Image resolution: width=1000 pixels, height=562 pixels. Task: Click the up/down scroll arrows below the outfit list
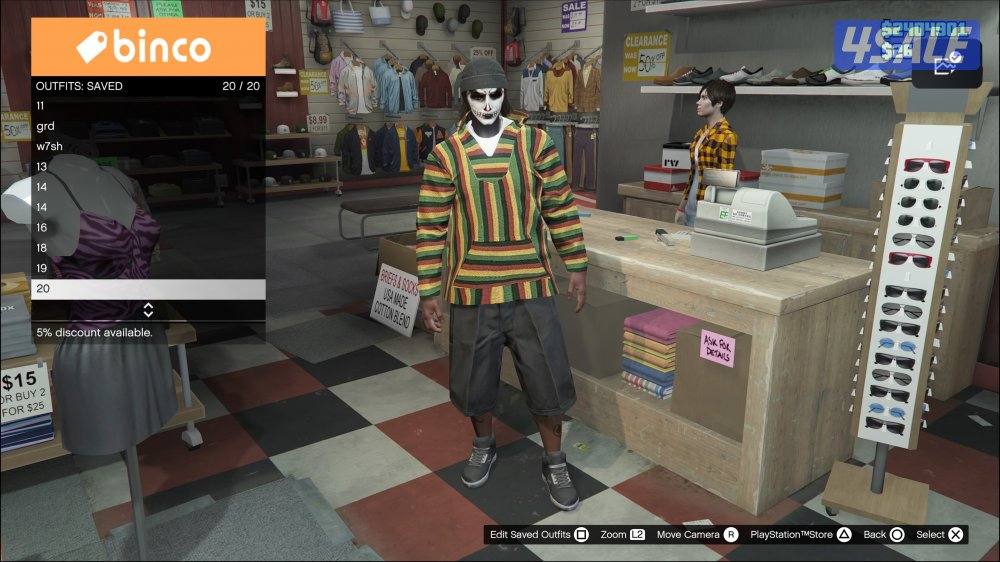148,310
